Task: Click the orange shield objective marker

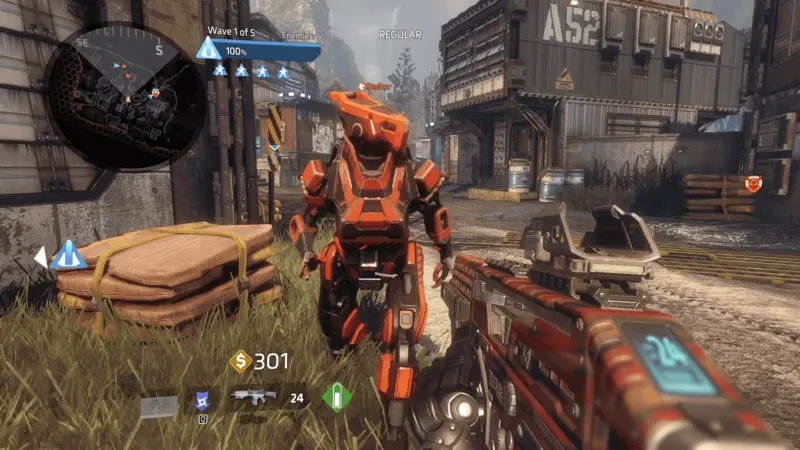Action: click(x=754, y=184)
